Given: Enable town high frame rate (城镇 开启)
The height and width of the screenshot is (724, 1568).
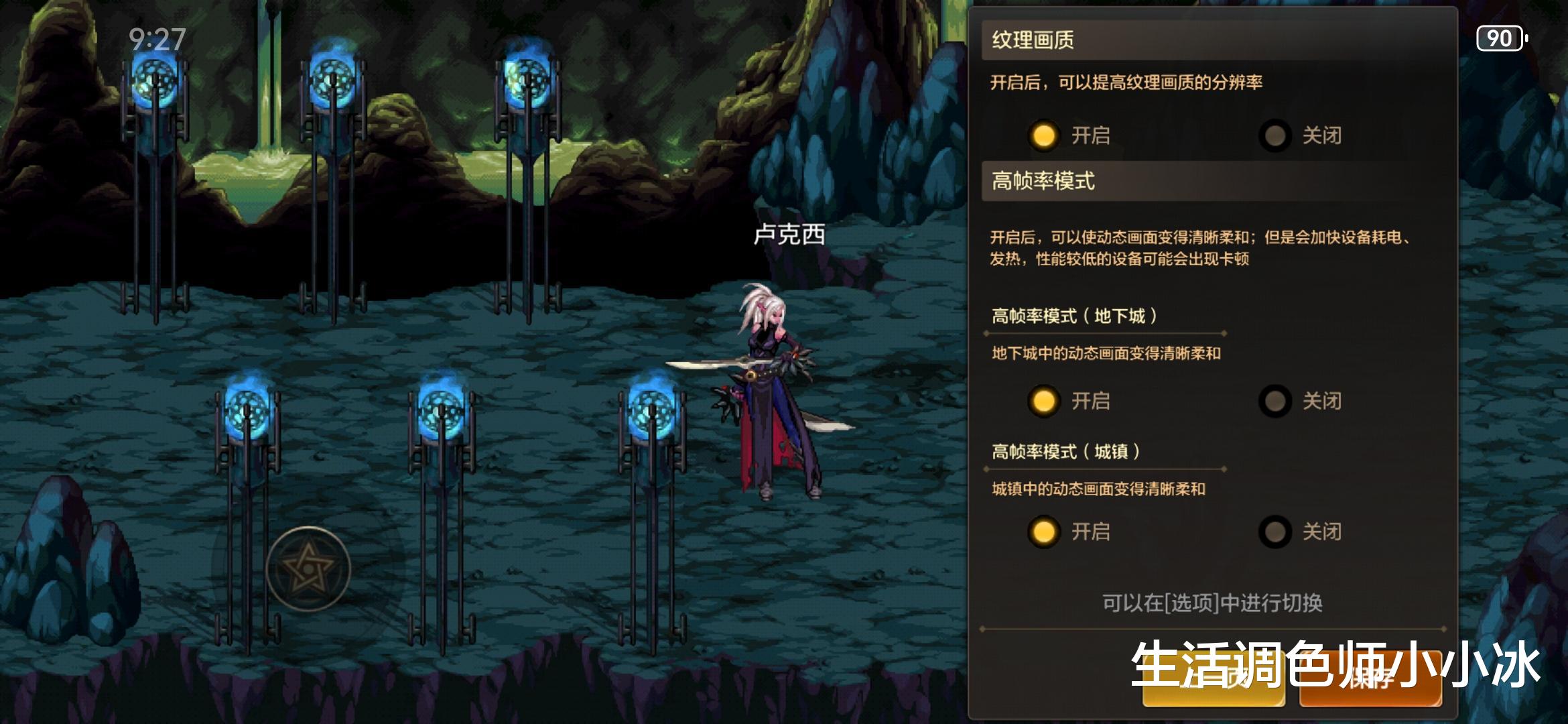Looking at the screenshot, I should pyautogui.click(x=1043, y=532).
